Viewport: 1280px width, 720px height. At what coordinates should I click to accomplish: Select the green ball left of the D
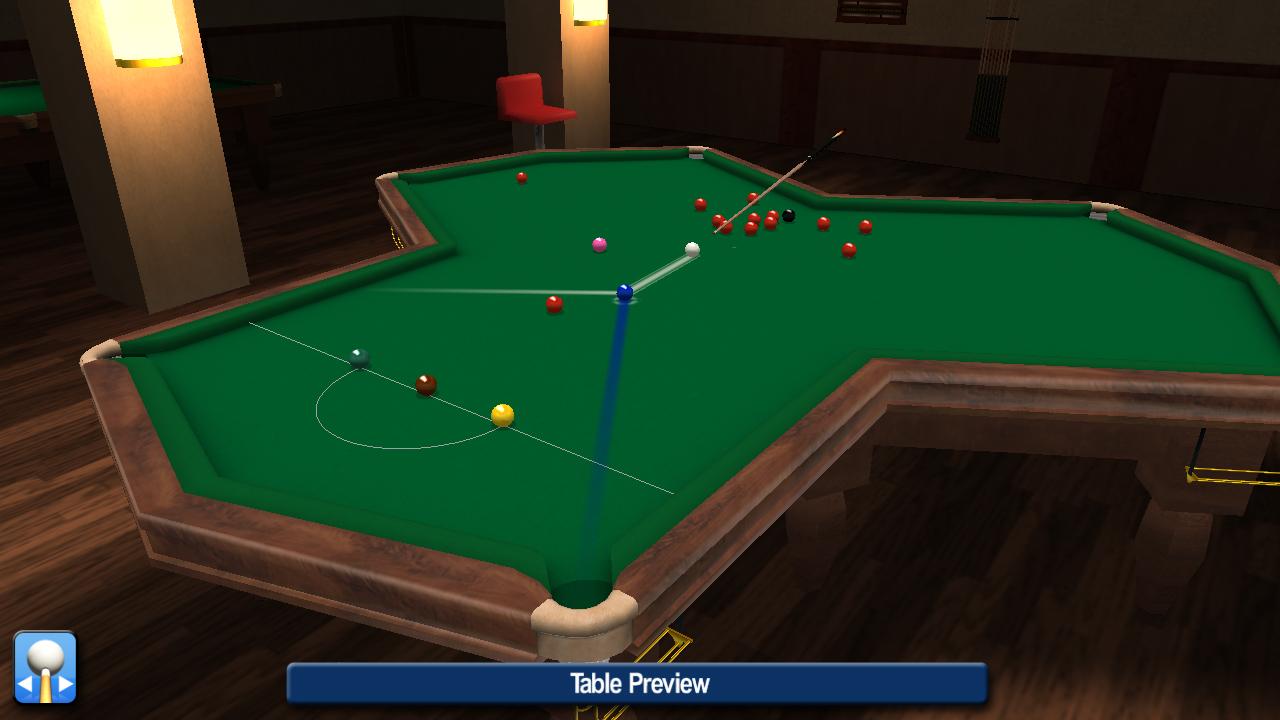pyautogui.click(x=360, y=356)
